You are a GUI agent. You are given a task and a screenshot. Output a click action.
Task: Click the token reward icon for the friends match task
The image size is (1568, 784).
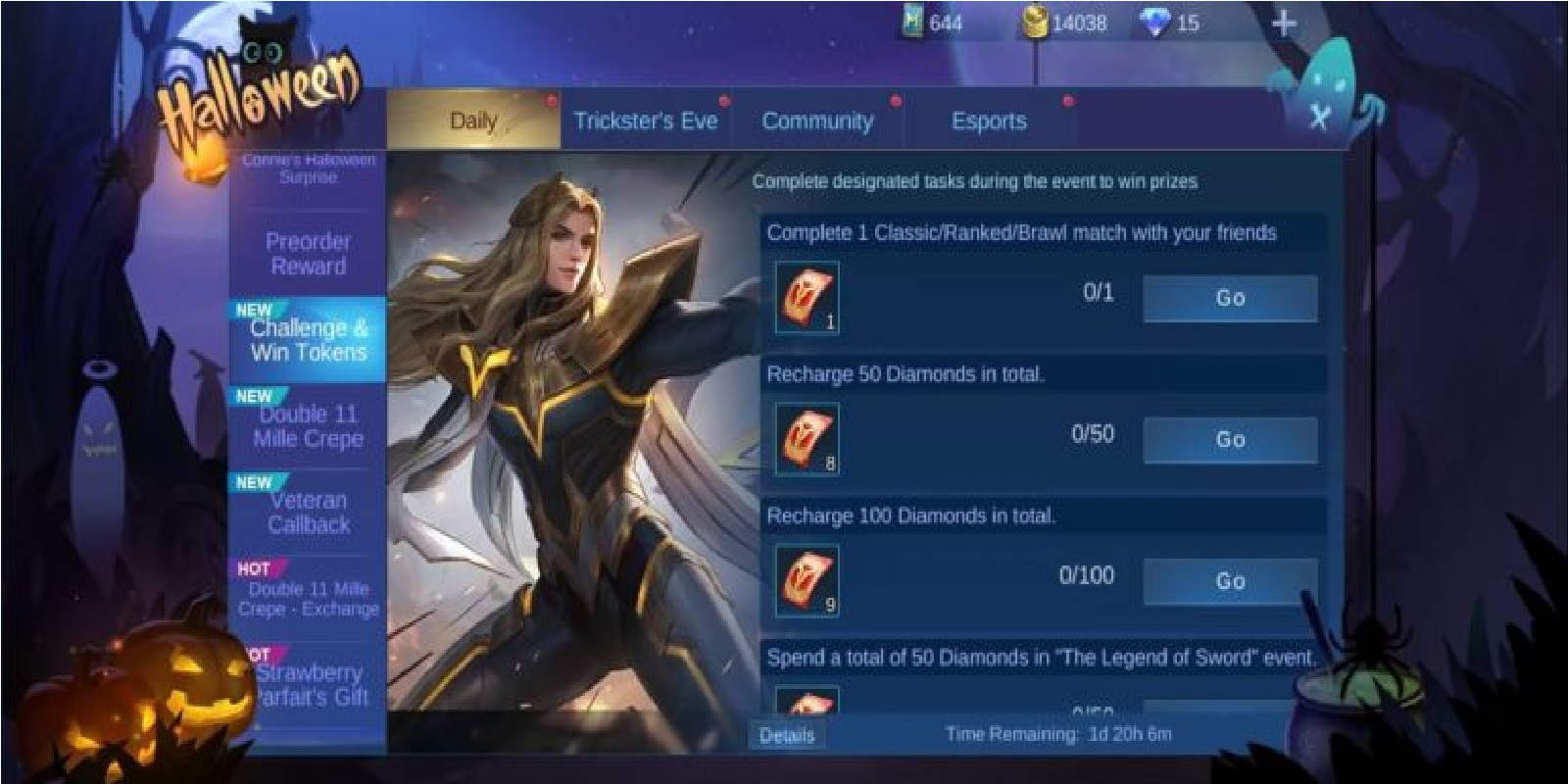pos(806,297)
